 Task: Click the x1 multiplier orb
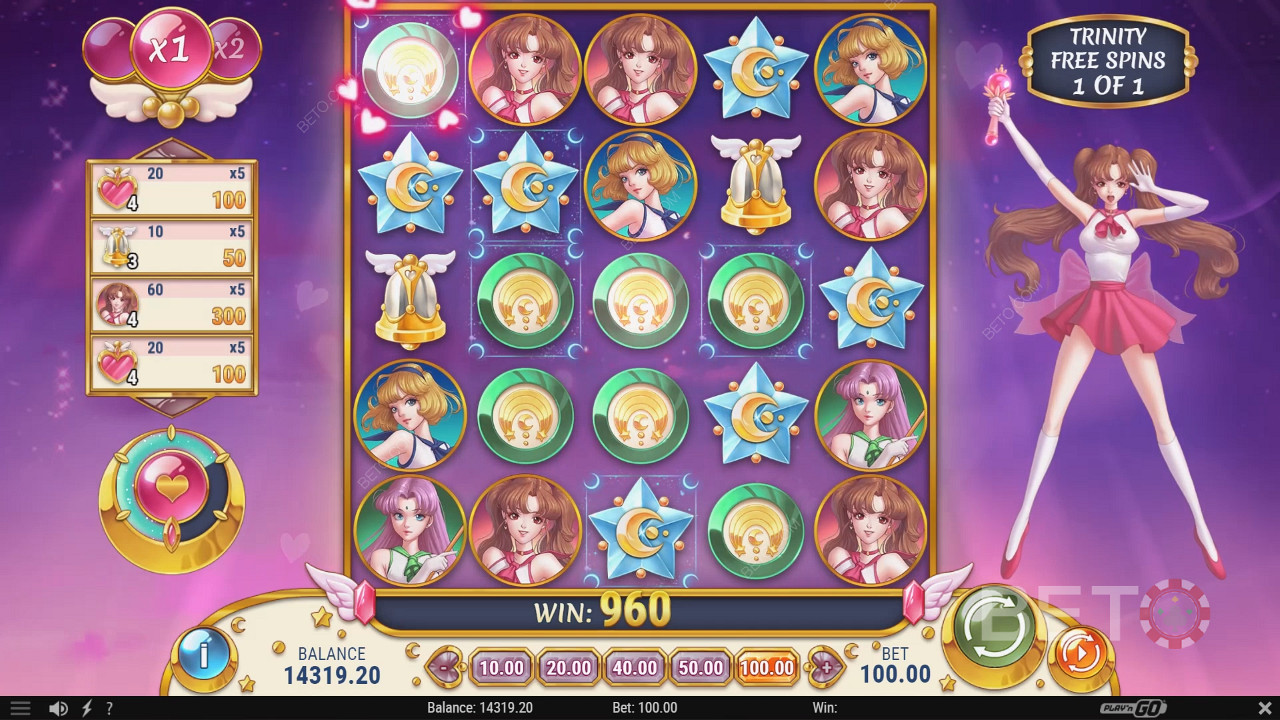coord(172,46)
